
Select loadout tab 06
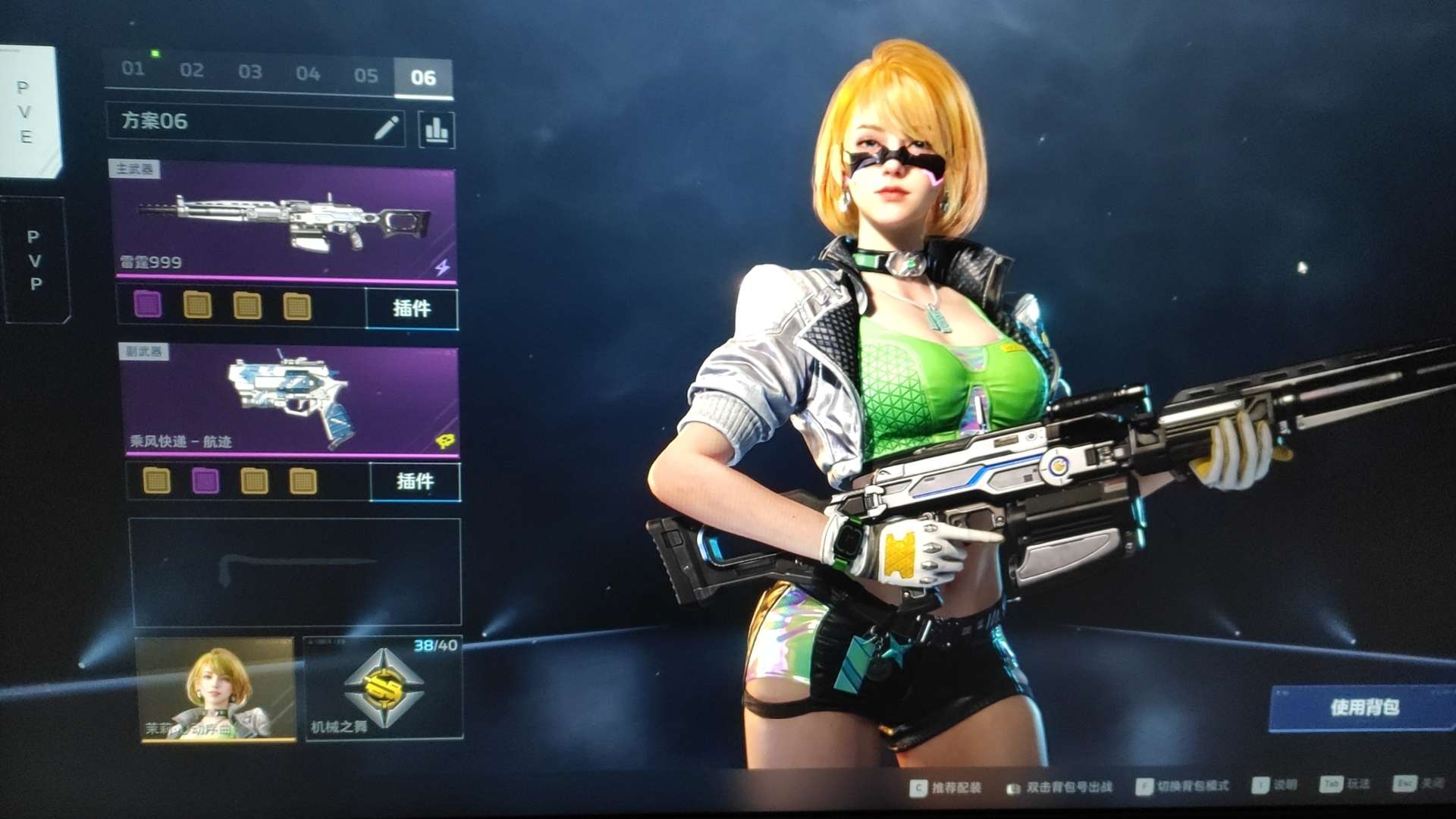423,77
